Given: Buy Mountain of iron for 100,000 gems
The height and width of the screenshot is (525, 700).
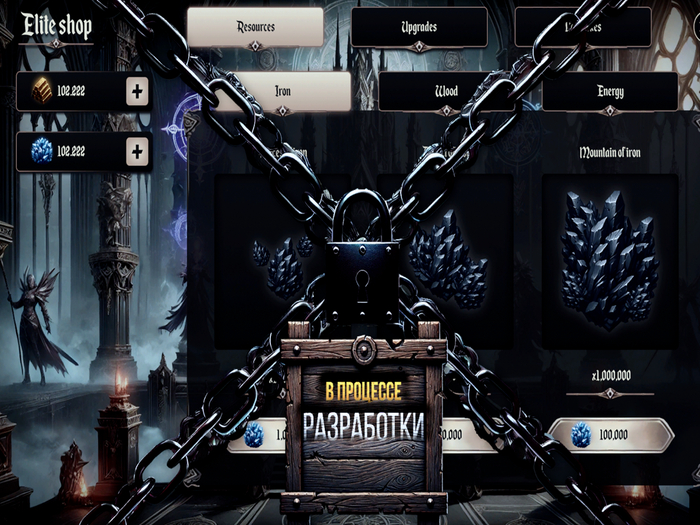Looking at the screenshot, I should point(610,436).
